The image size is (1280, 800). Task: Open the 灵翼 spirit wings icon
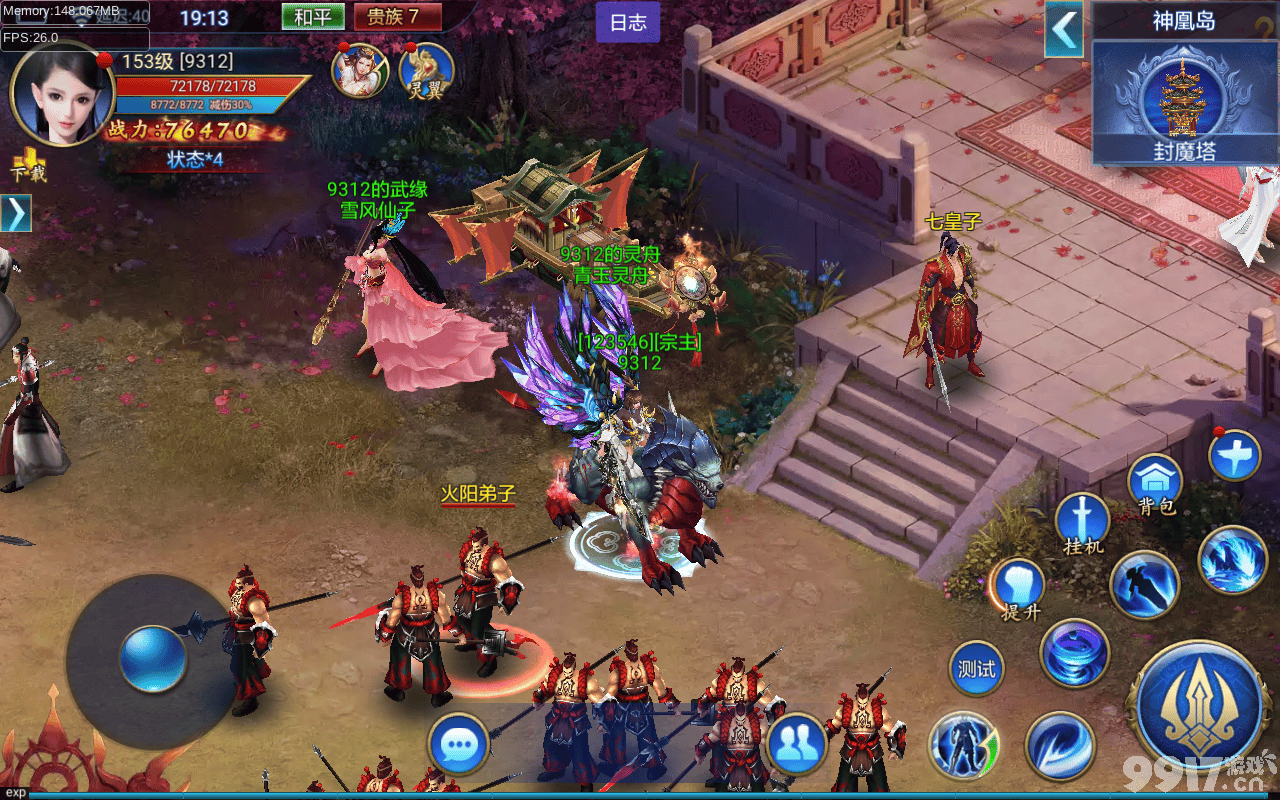(x=426, y=71)
